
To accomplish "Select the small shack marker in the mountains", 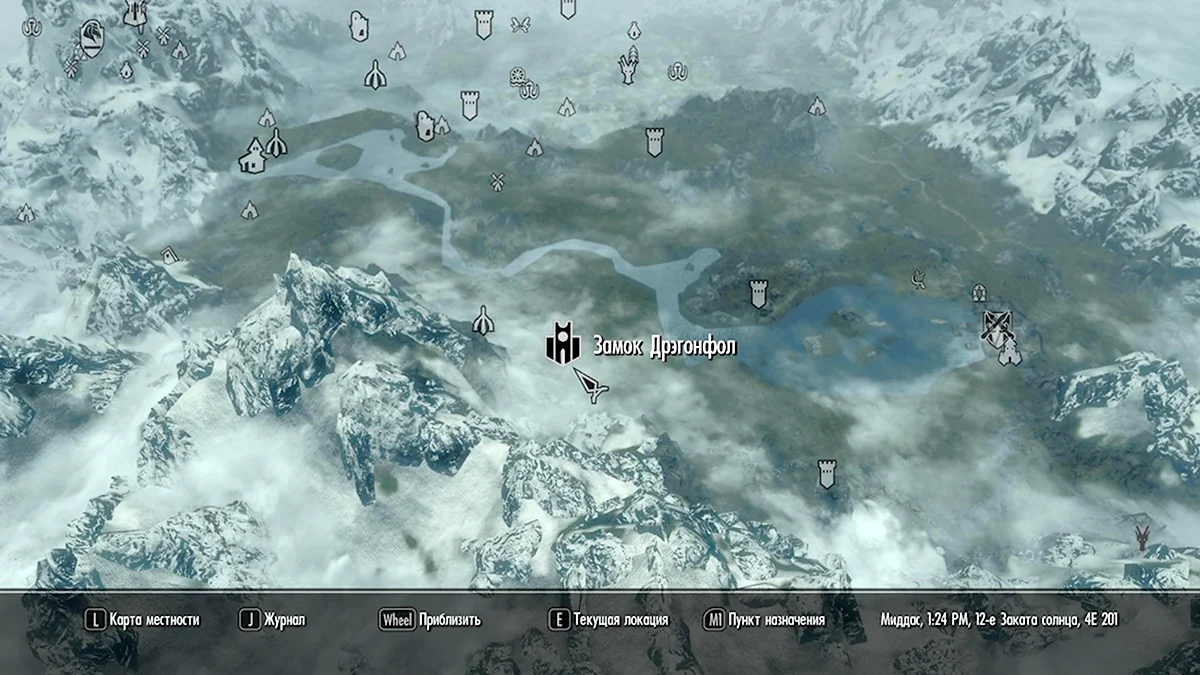I will [x=170, y=255].
